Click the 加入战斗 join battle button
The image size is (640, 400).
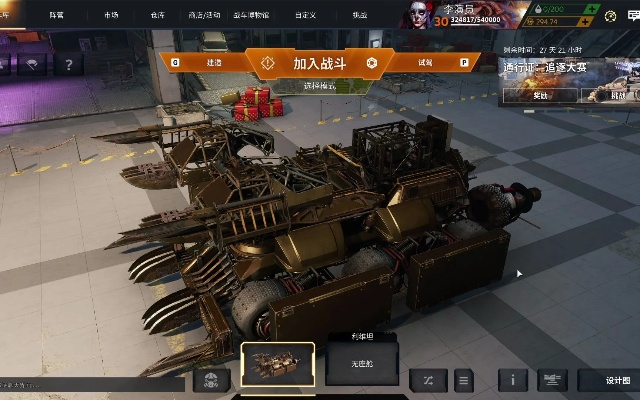(x=319, y=63)
